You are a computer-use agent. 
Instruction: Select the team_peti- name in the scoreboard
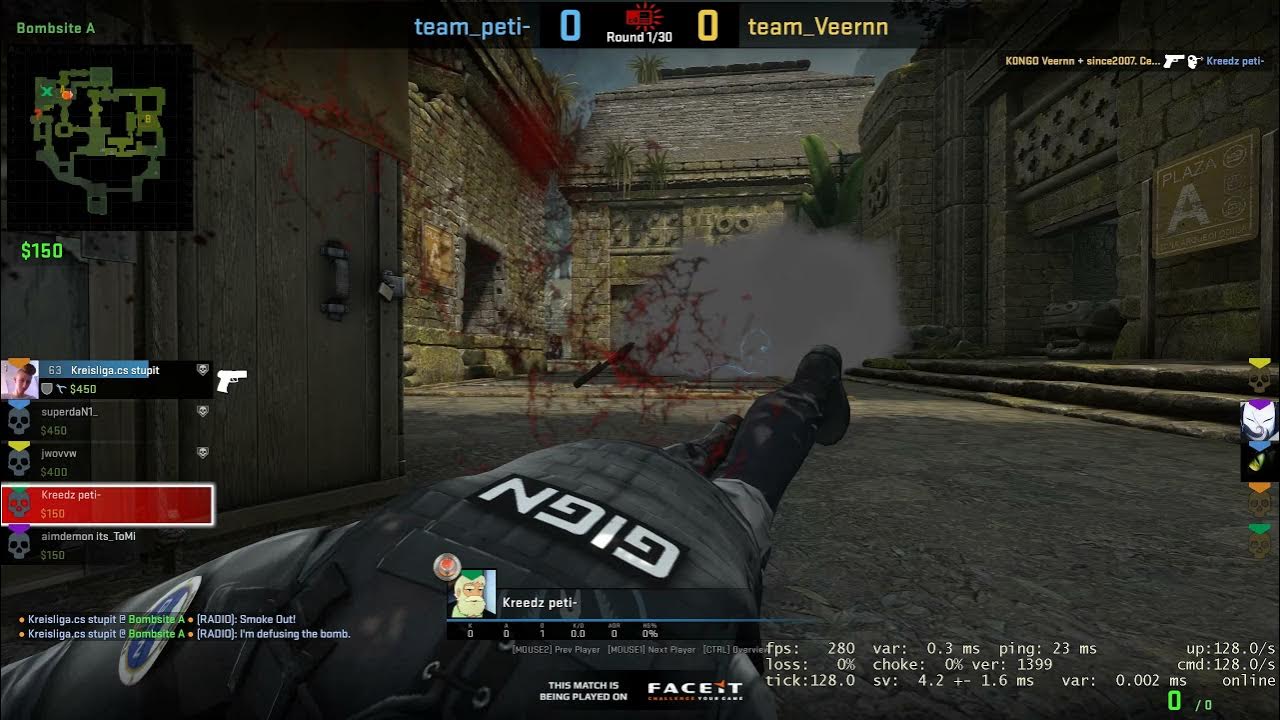472,27
